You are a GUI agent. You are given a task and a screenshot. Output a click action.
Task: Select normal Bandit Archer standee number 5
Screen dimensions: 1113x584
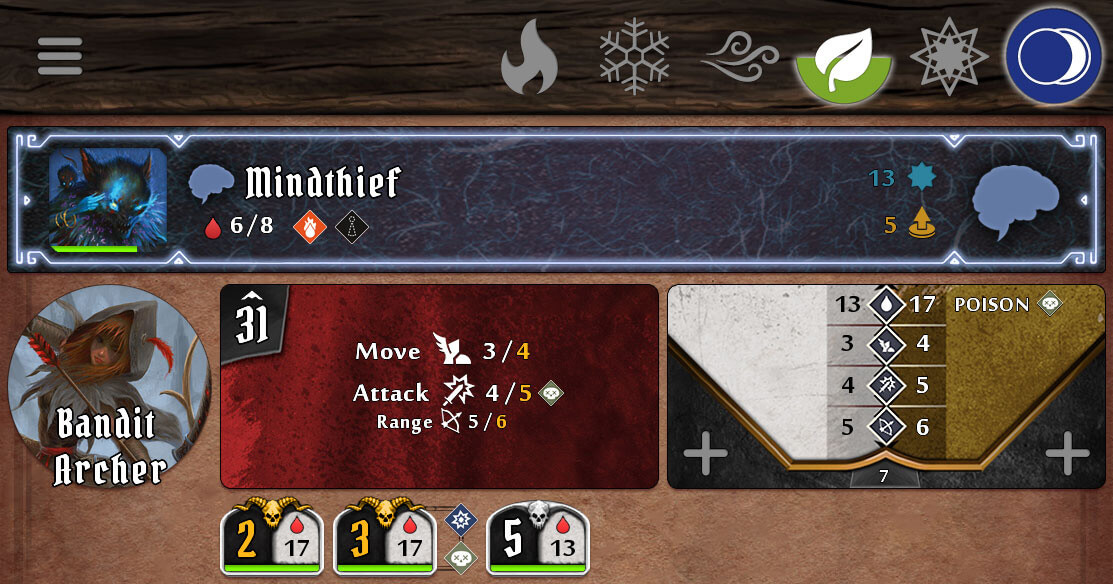tap(537, 538)
